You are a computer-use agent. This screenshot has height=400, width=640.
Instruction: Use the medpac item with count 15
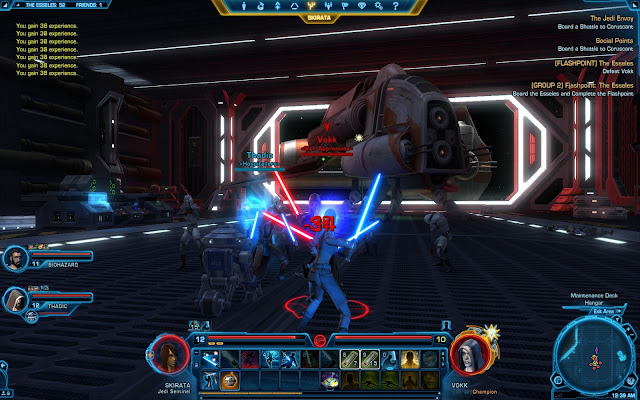click(368, 359)
